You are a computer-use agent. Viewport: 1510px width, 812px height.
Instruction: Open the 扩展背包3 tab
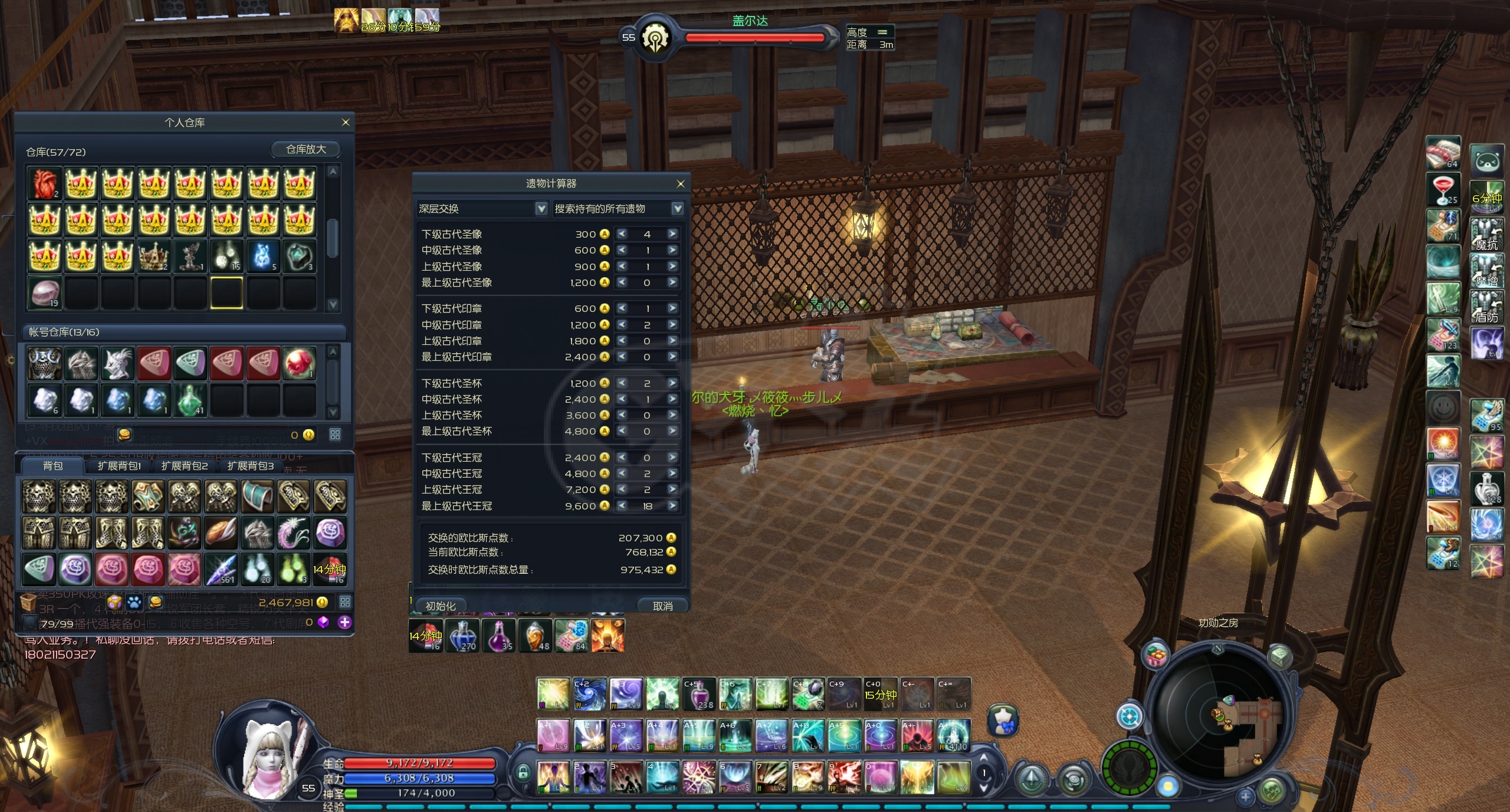point(251,466)
